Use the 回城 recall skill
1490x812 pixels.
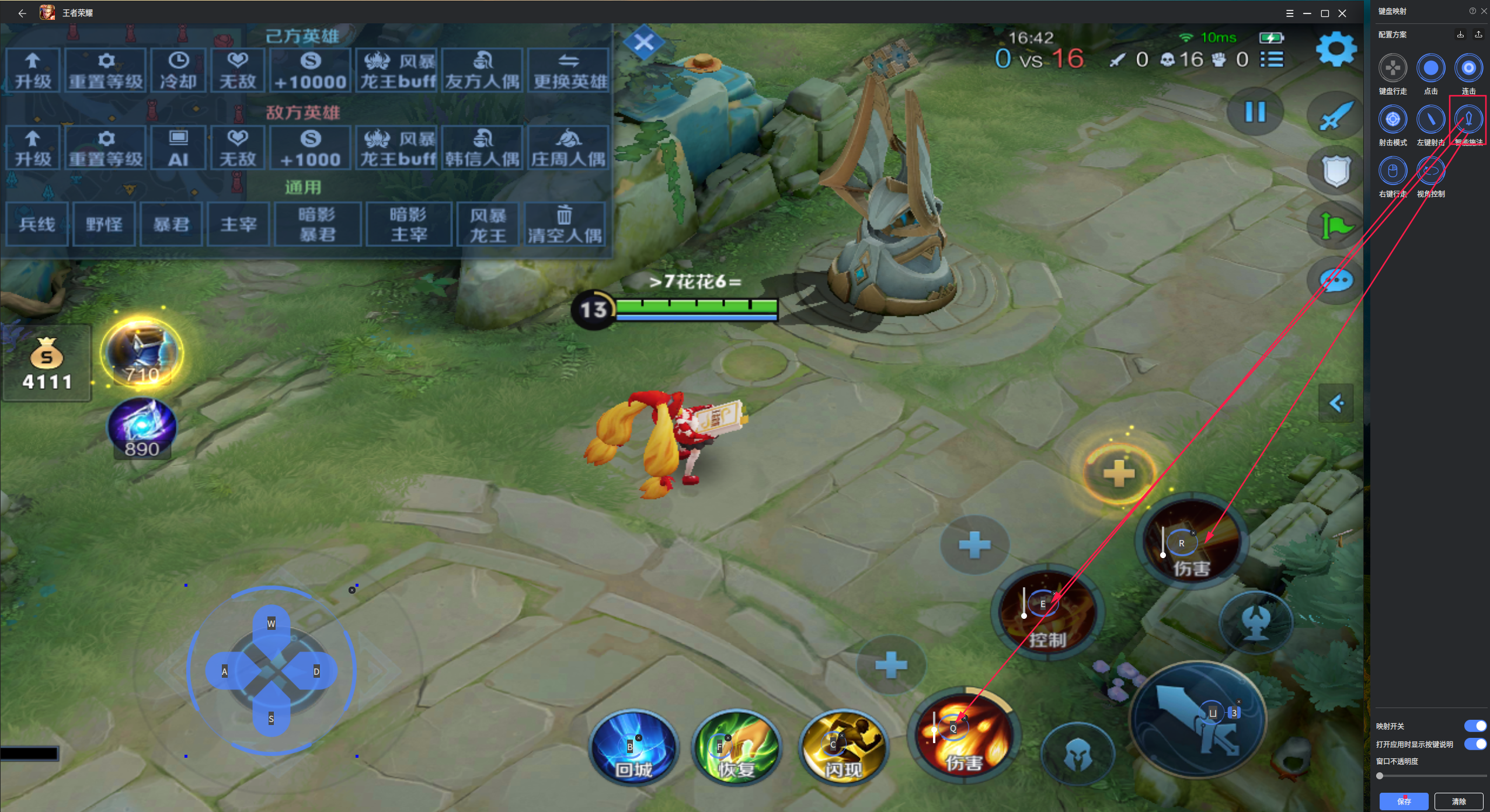pyautogui.click(x=634, y=748)
